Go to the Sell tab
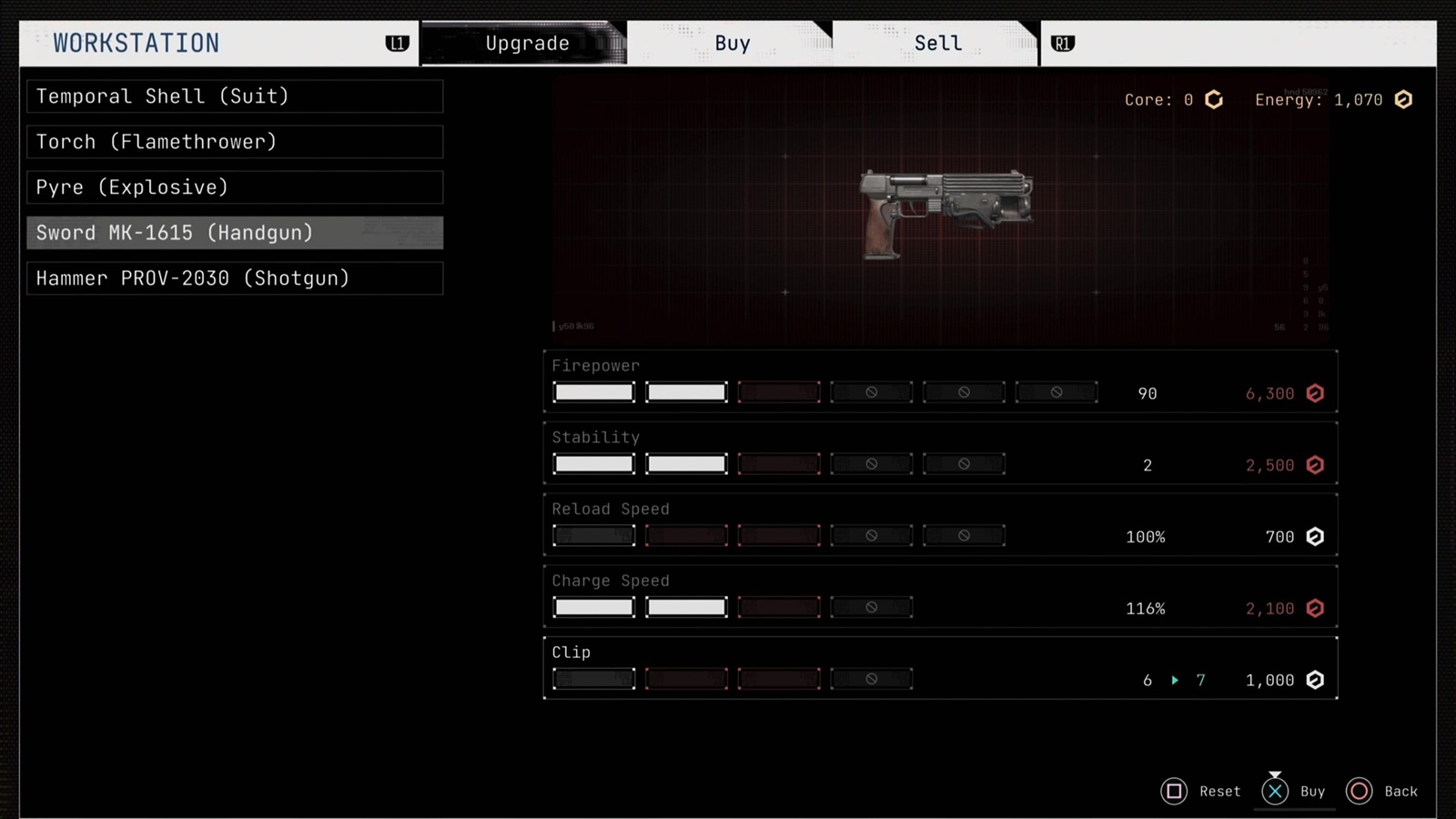 937,44
